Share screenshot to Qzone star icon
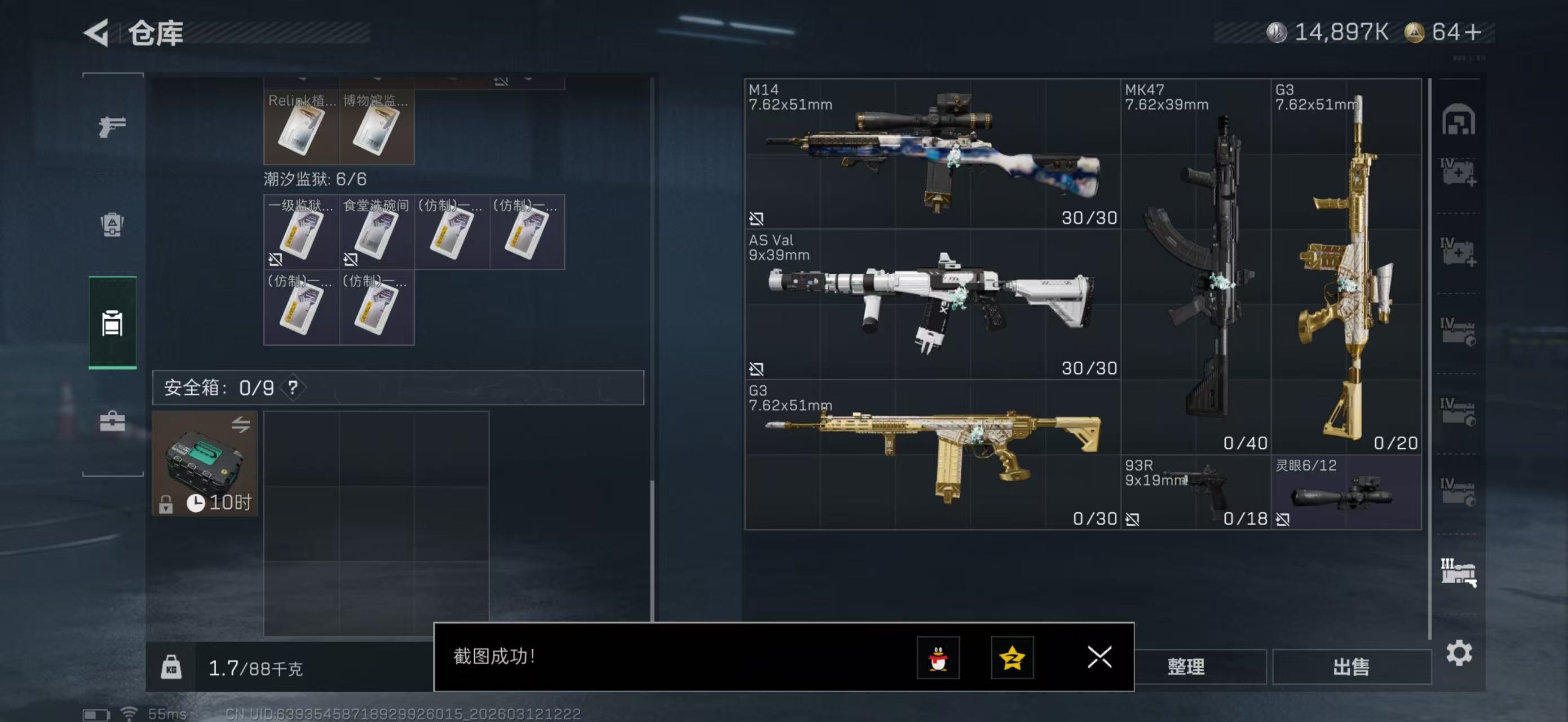The image size is (1568, 722). pyautogui.click(x=1012, y=658)
